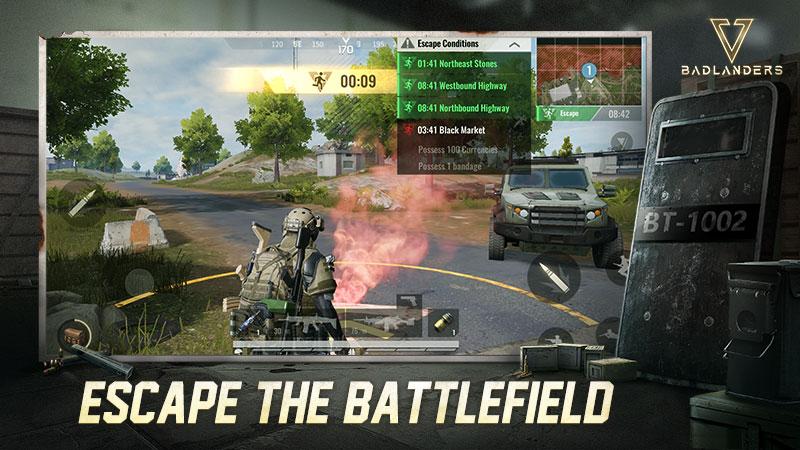
Task: Collapse the Escape Conditions panel
Action: [x=514, y=45]
